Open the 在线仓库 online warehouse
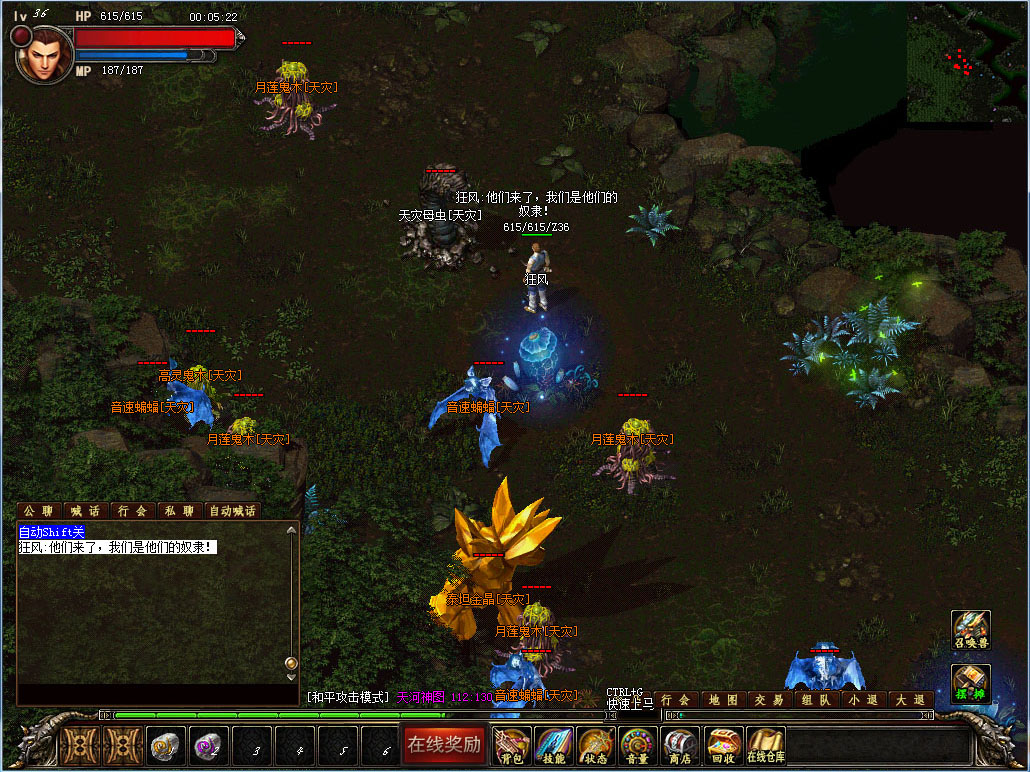The image size is (1030, 772). [765, 744]
